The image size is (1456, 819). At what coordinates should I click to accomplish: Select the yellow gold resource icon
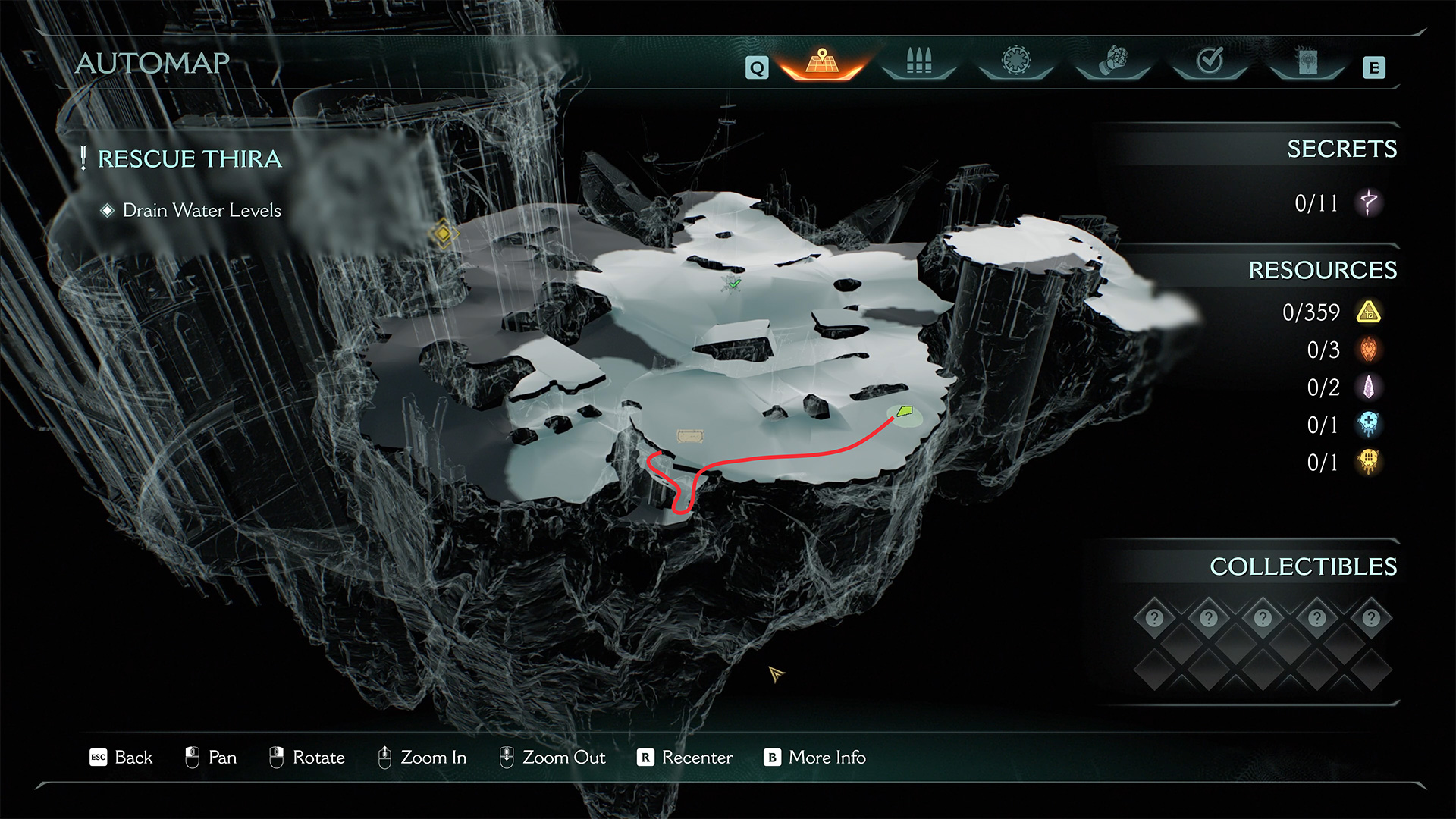1369,312
